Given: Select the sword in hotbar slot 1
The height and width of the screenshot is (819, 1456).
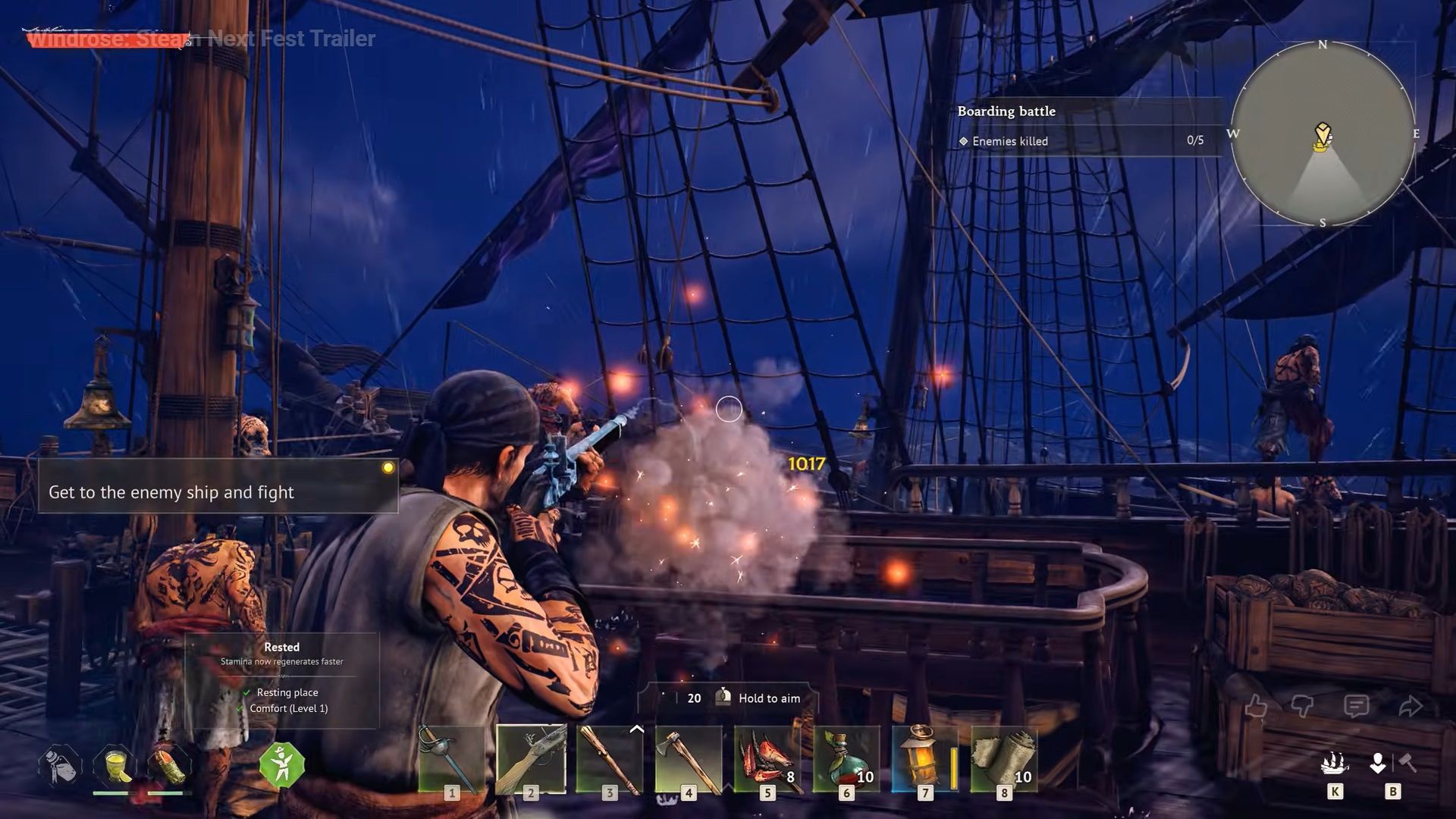Looking at the screenshot, I should 451,758.
